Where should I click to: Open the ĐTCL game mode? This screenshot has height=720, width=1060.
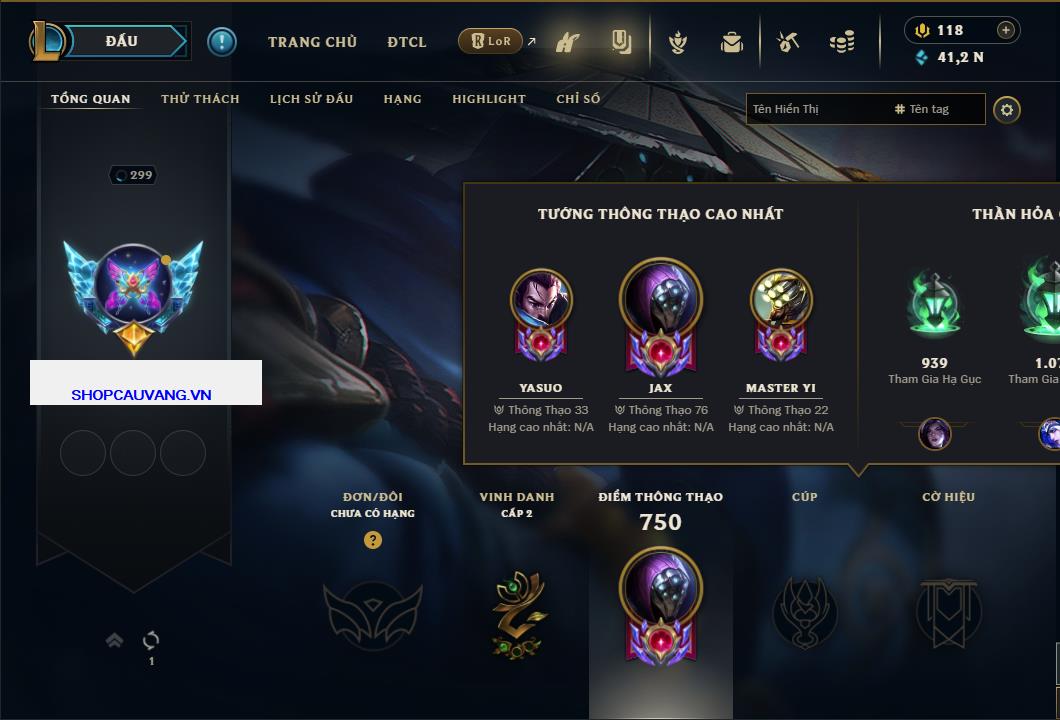(407, 42)
